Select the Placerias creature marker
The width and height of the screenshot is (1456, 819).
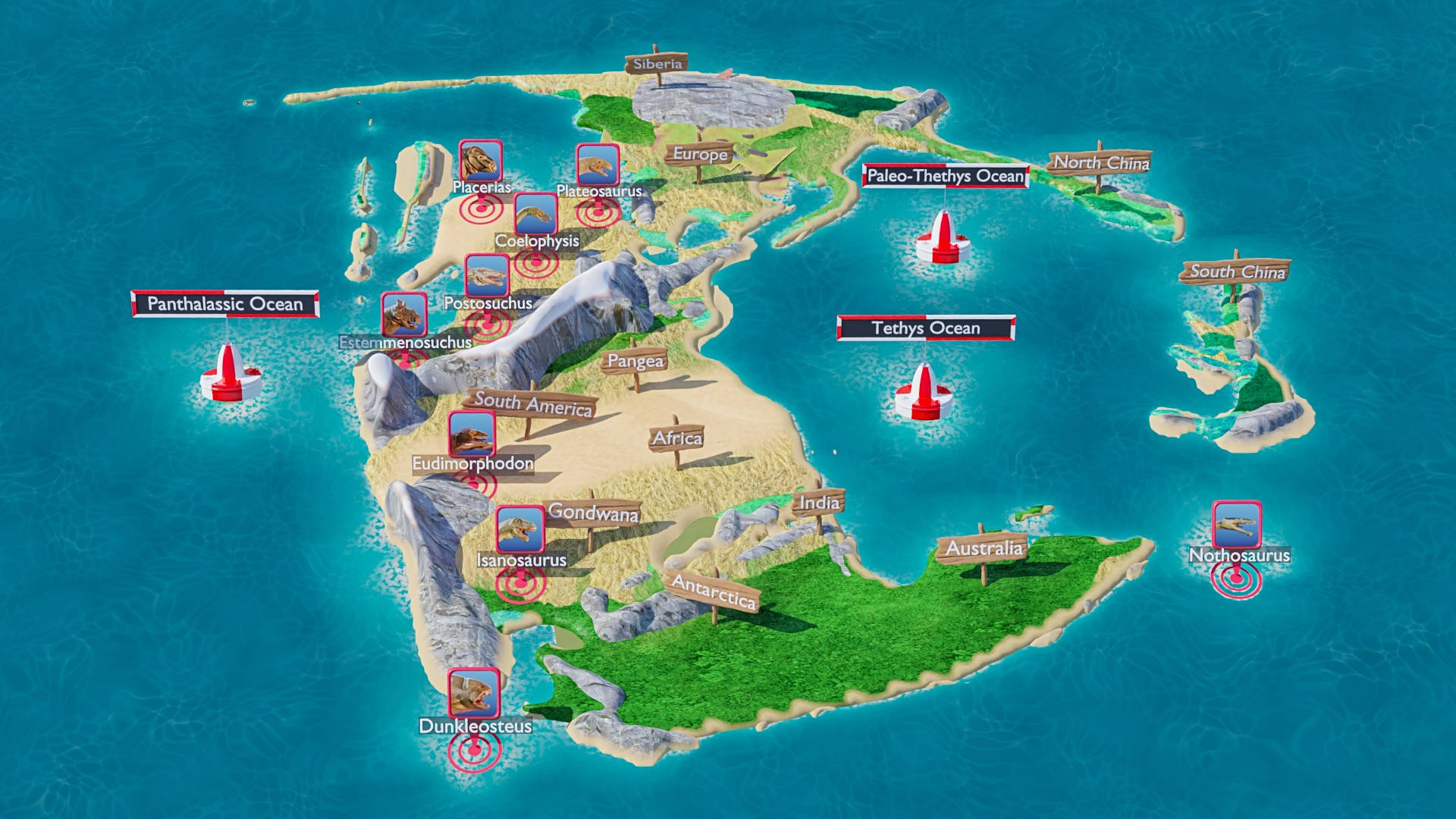[480, 161]
